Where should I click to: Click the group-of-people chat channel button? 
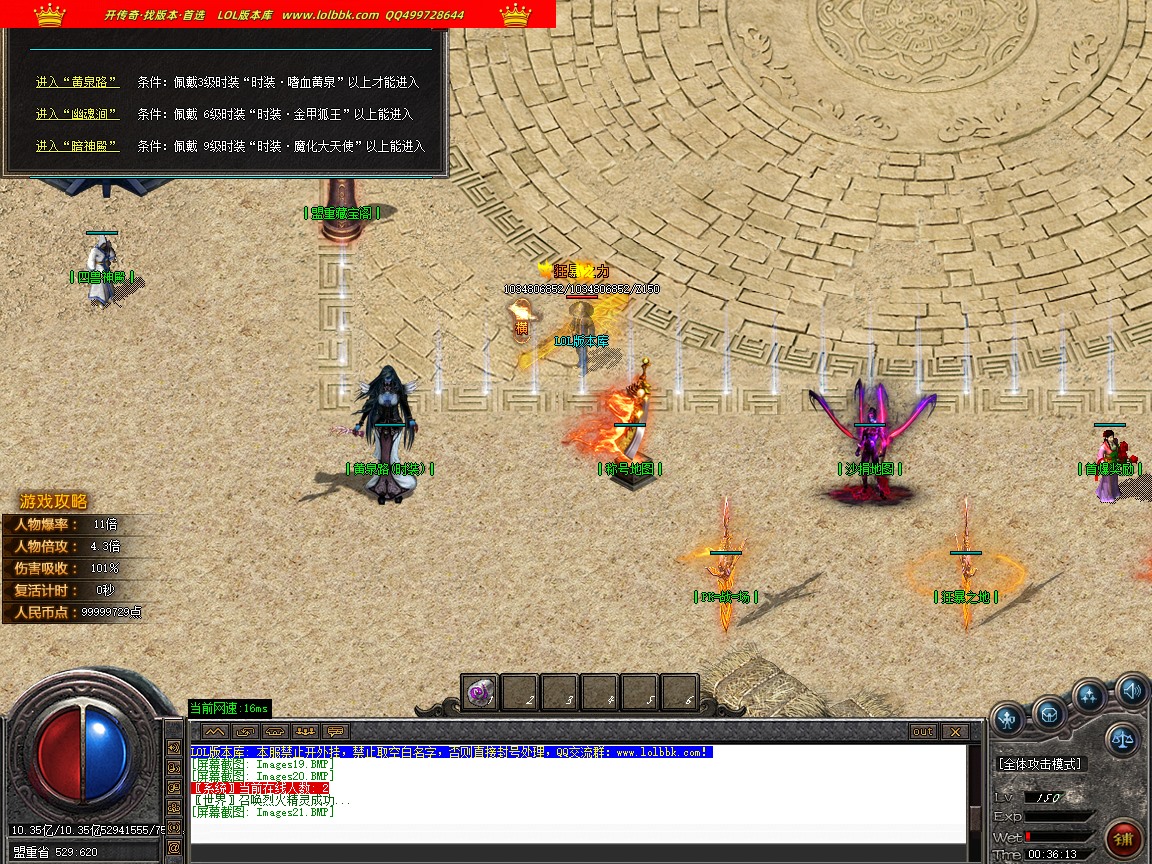tap(305, 731)
